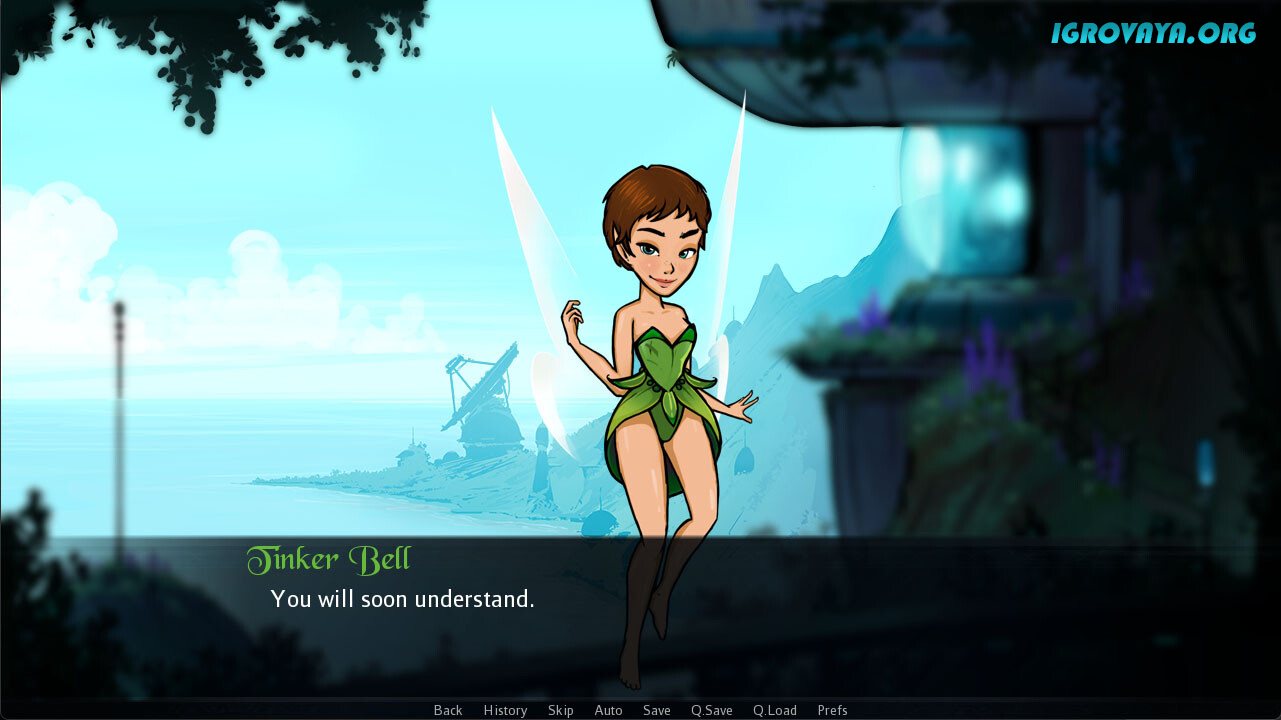Open the dialogue History log
Screen dimensions: 1281x720
coord(505,710)
